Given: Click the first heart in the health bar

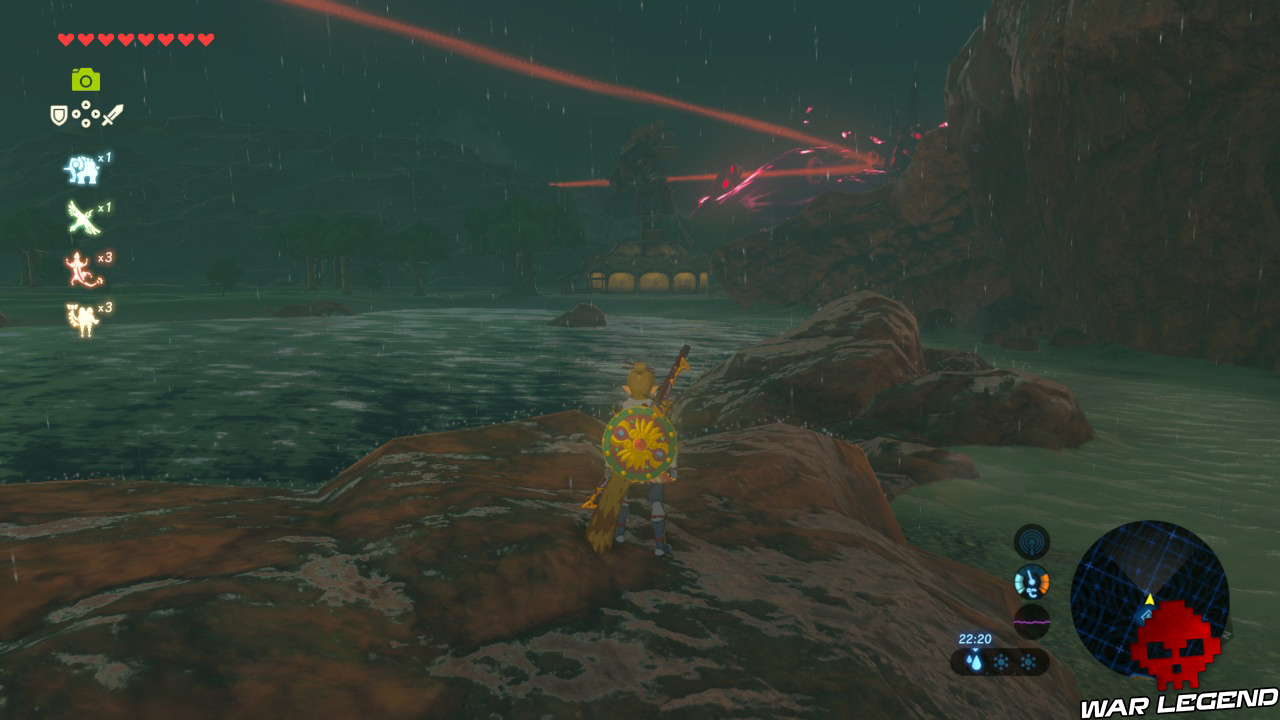Looking at the screenshot, I should click(x=66, y=39).
